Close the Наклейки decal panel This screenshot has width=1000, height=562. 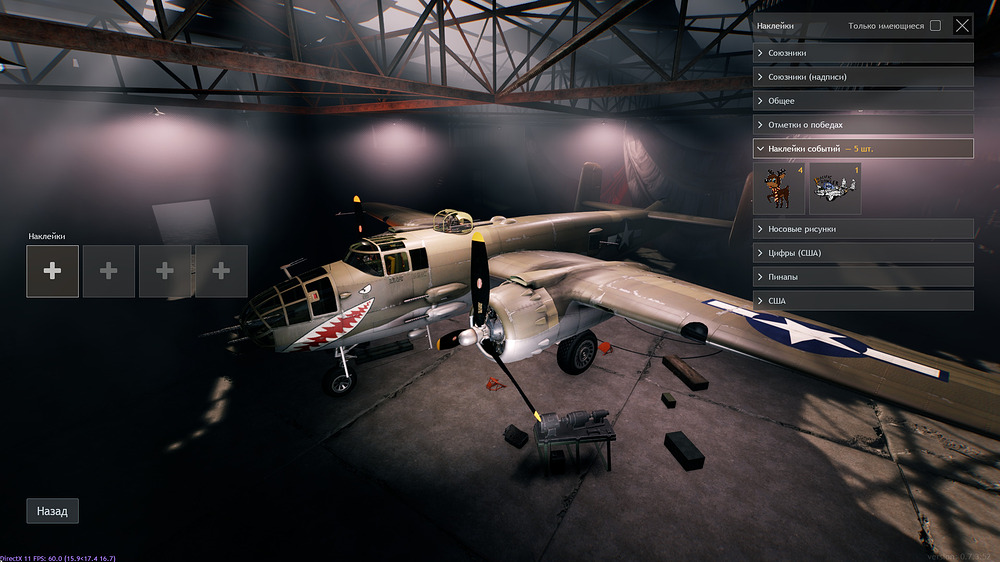tap(962, 26)
